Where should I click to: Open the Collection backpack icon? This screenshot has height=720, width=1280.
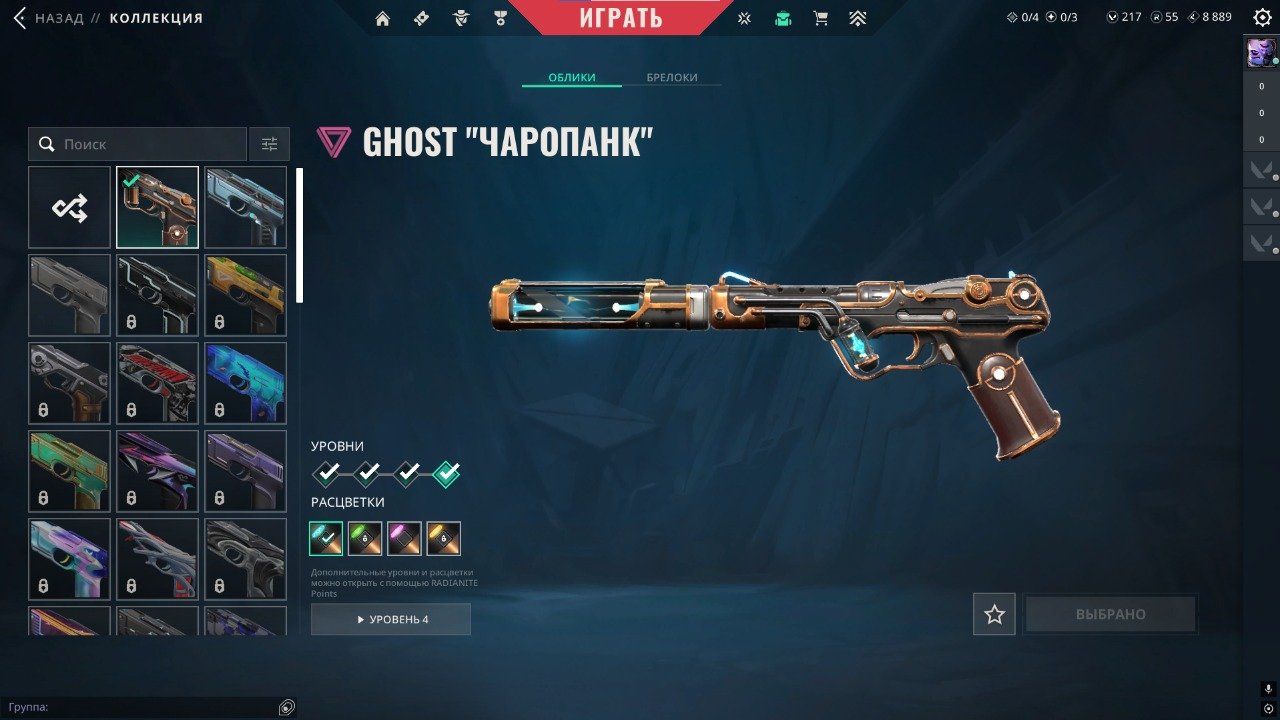coord(782,18)
